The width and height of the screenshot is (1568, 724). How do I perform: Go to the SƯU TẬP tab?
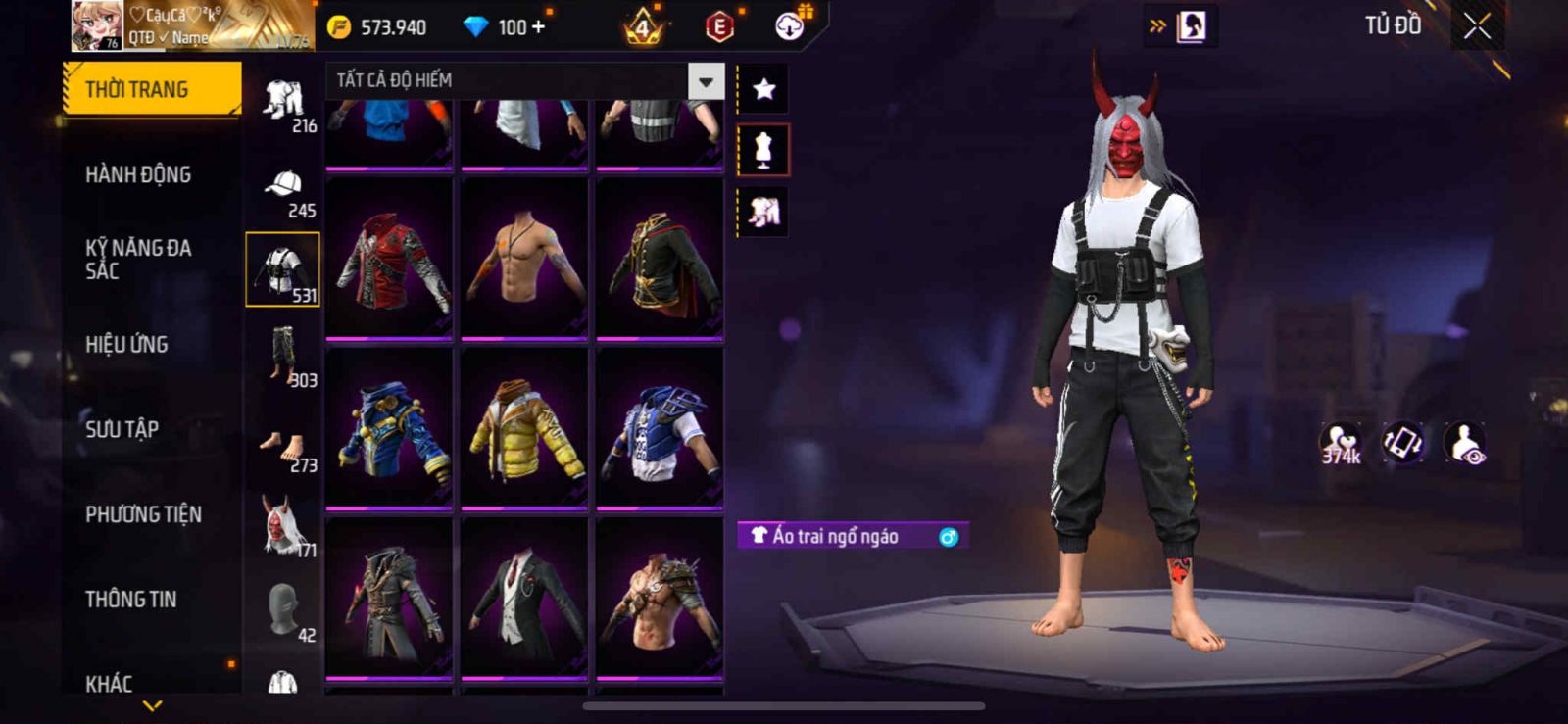point(122,429)
